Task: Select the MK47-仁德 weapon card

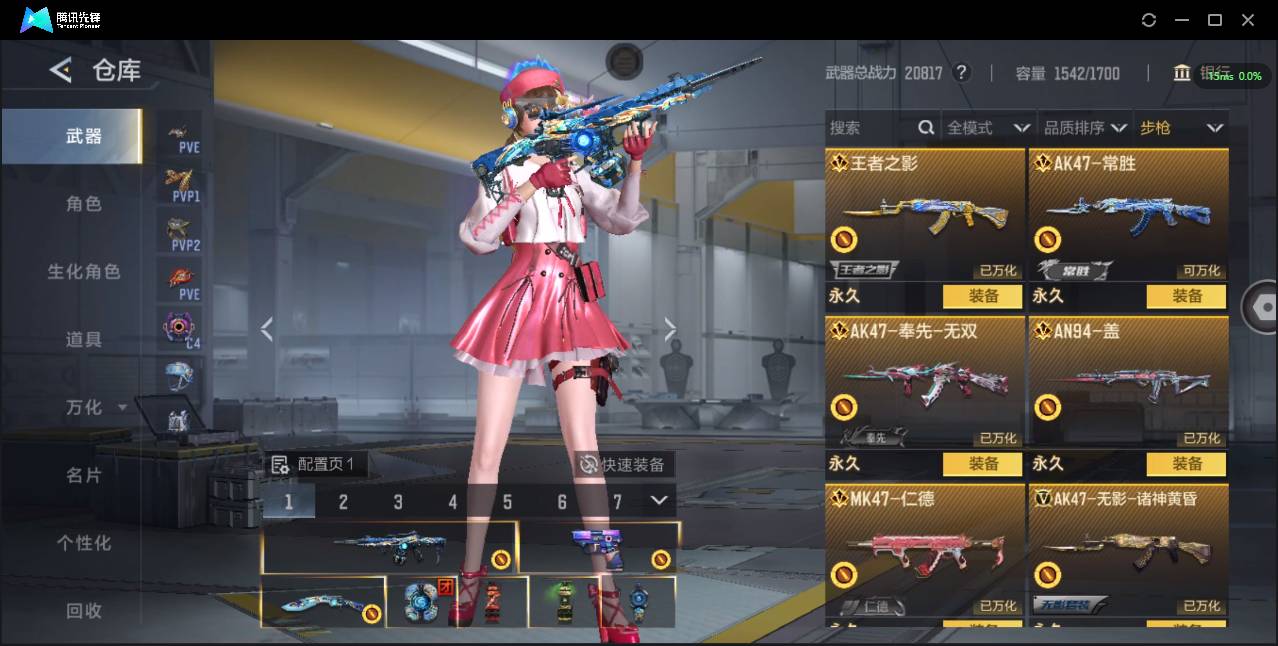Action: (925, 548)
